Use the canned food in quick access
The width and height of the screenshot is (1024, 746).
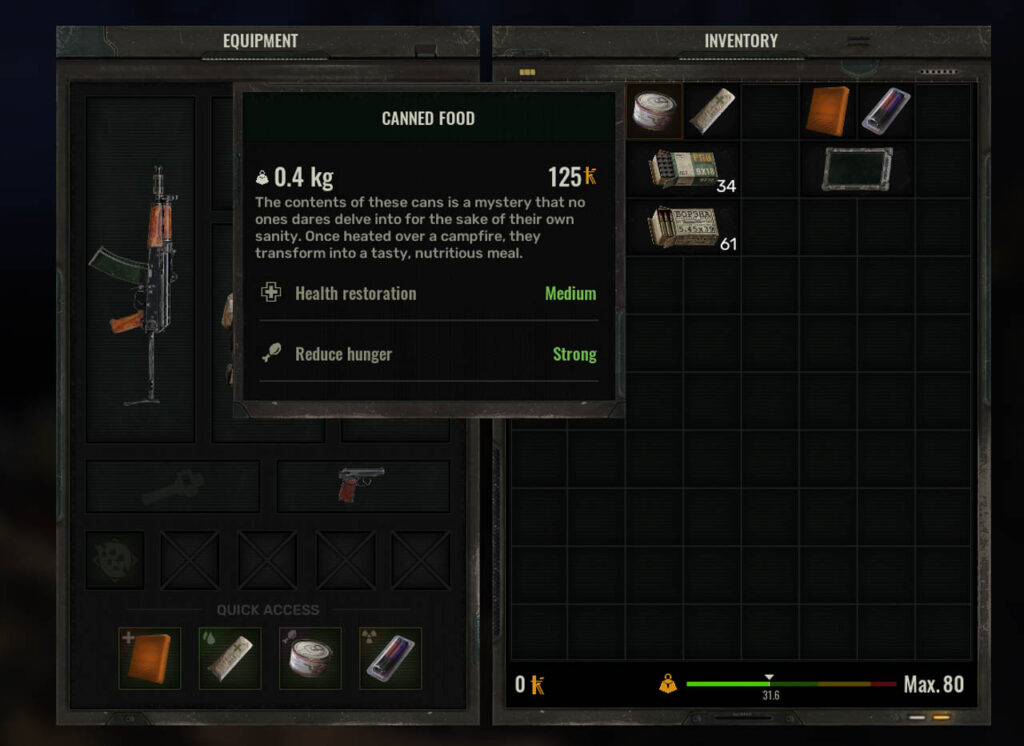click(x=310, y=658)
